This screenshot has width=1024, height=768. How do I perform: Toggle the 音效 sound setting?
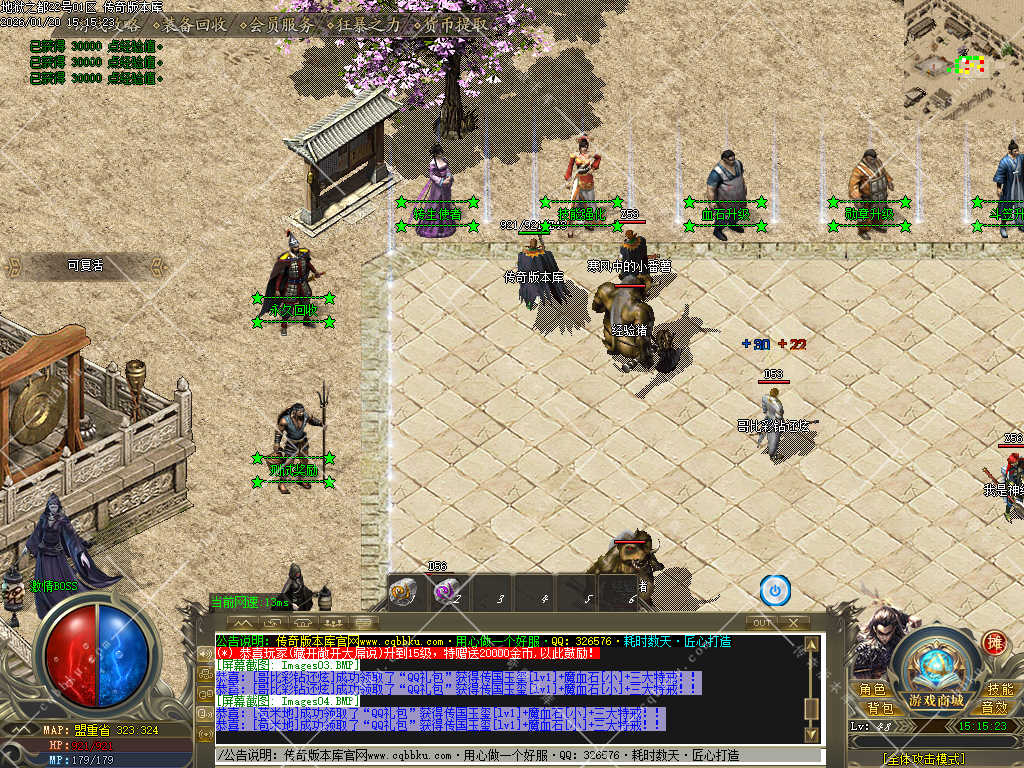993,708
